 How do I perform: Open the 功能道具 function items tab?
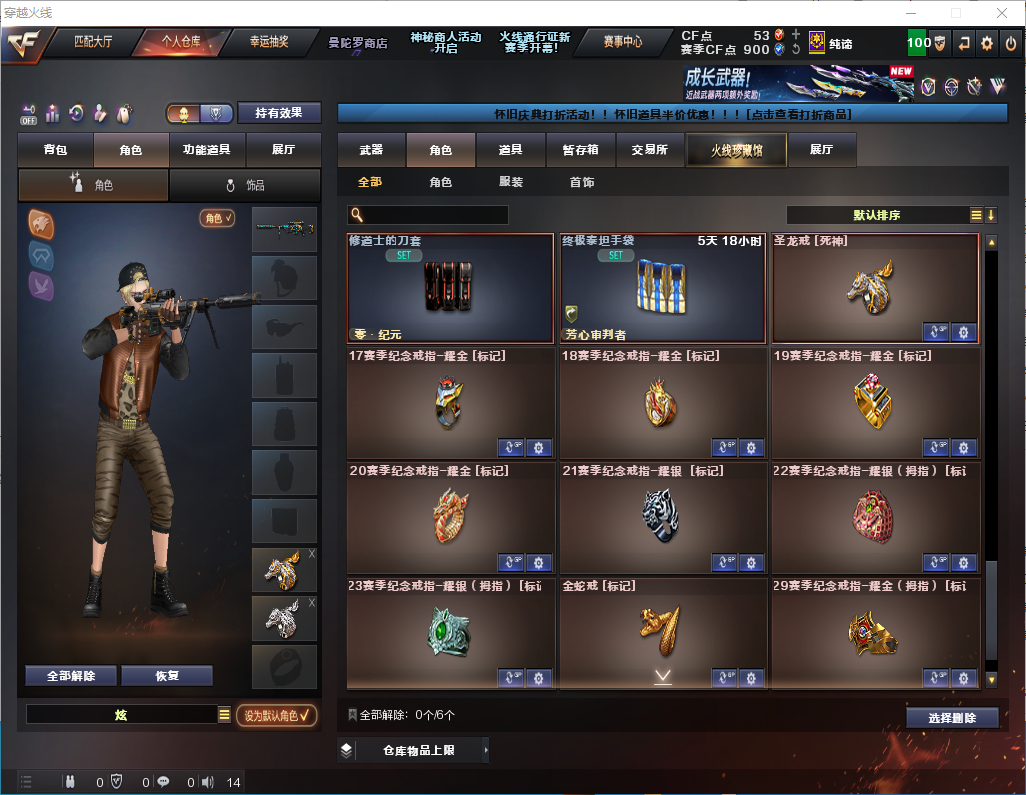pyautogui.click(x=207, y=150)
